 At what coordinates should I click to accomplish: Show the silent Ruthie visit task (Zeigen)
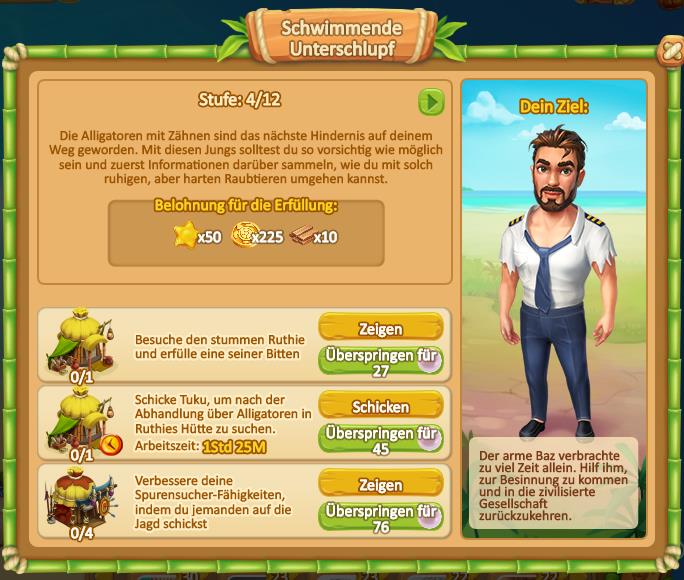point(380,328)
